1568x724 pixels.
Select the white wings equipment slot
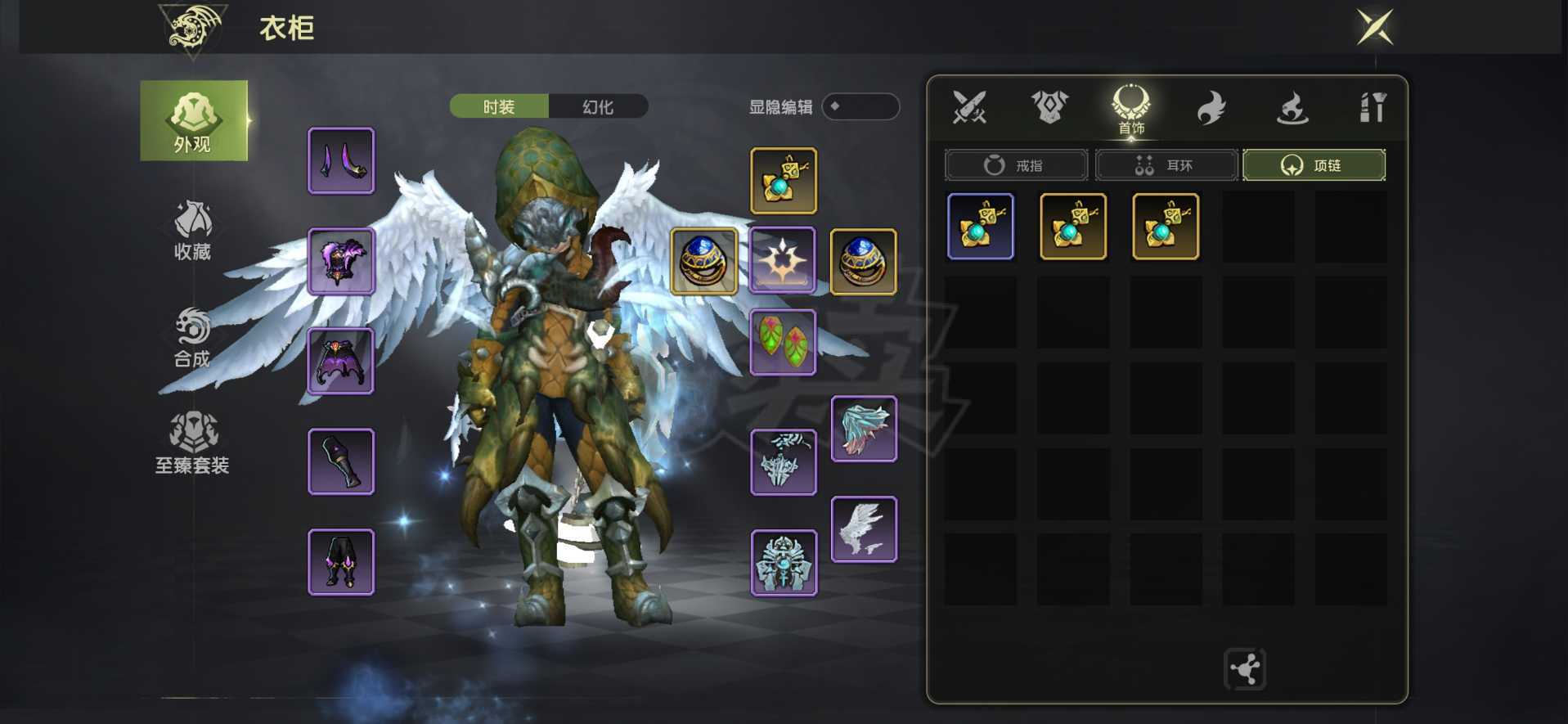864,529
